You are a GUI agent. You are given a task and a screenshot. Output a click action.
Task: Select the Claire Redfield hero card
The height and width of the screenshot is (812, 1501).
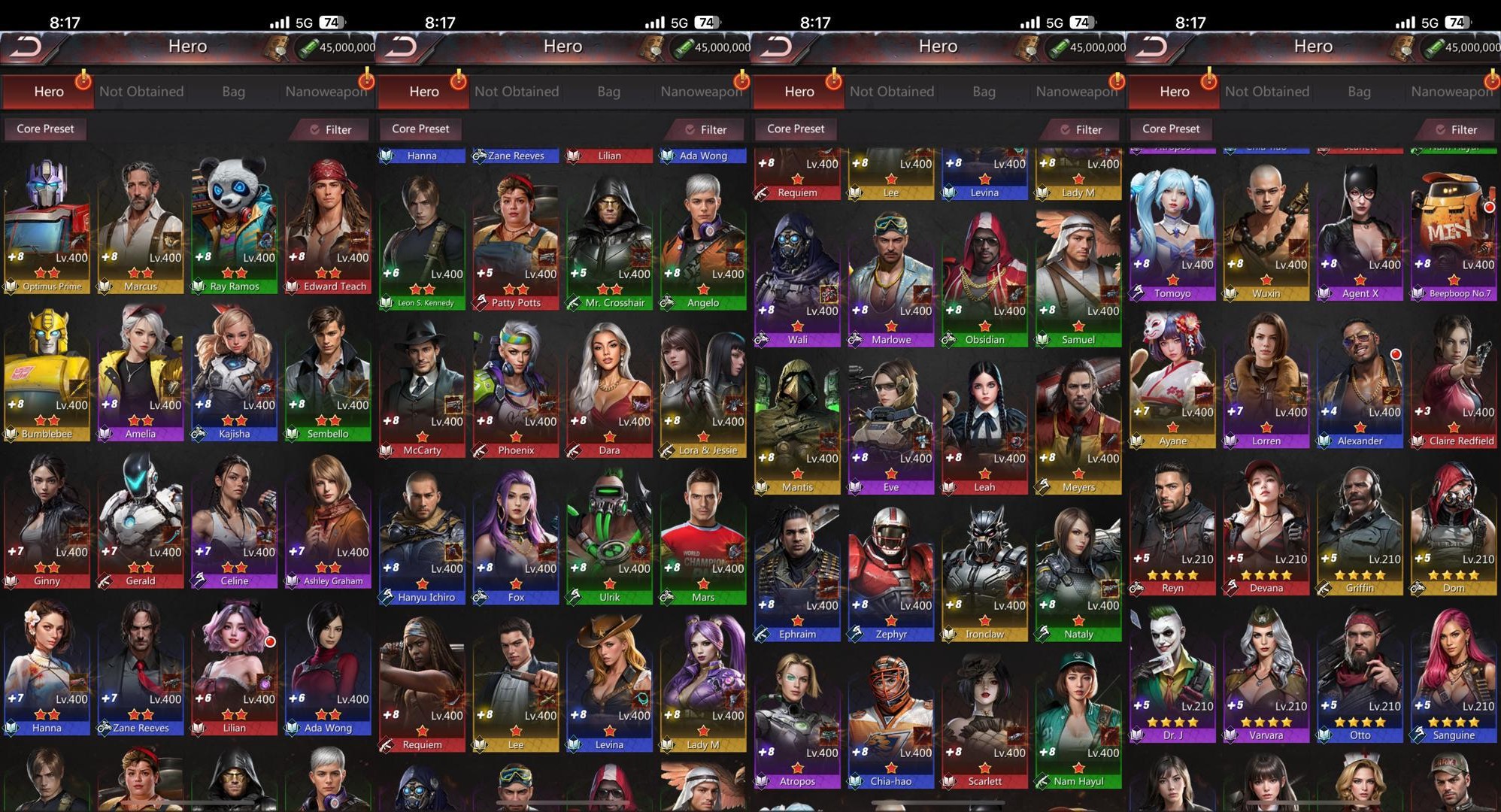[x=1453, y=380]
